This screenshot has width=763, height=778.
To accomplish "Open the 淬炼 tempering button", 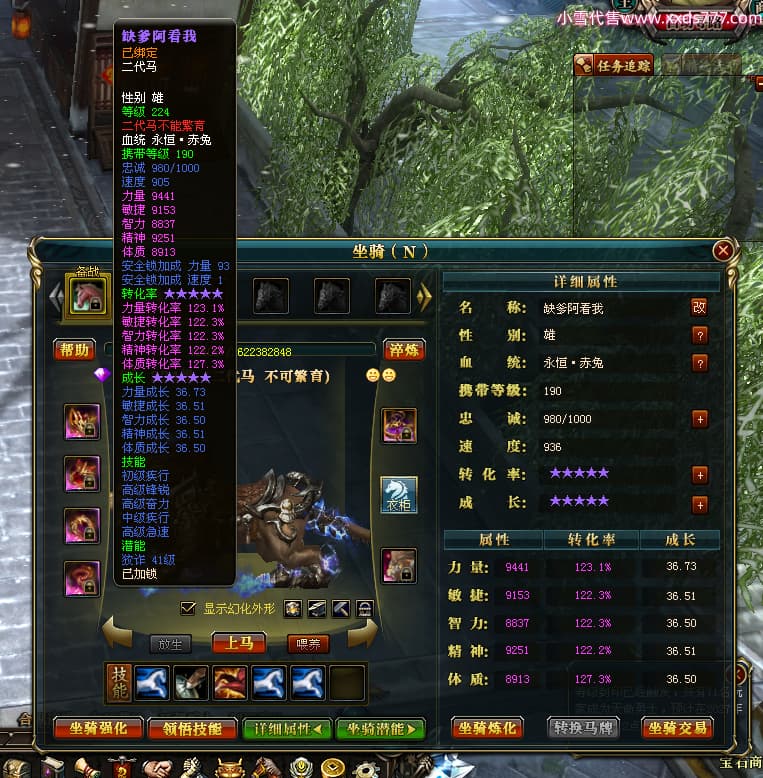I will 404,349.
